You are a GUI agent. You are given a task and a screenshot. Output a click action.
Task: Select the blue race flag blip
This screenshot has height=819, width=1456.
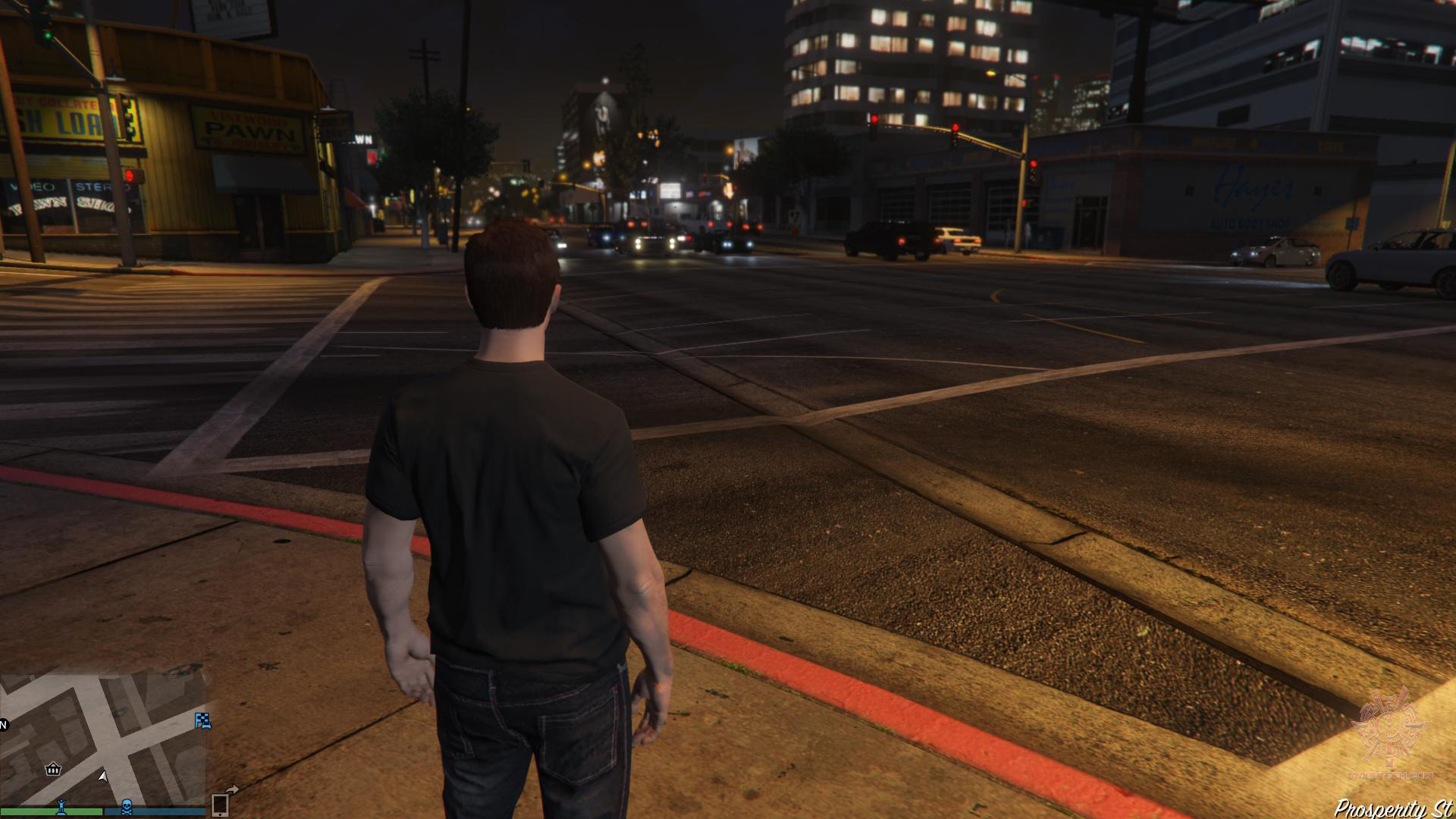click(x=202, y=720)
